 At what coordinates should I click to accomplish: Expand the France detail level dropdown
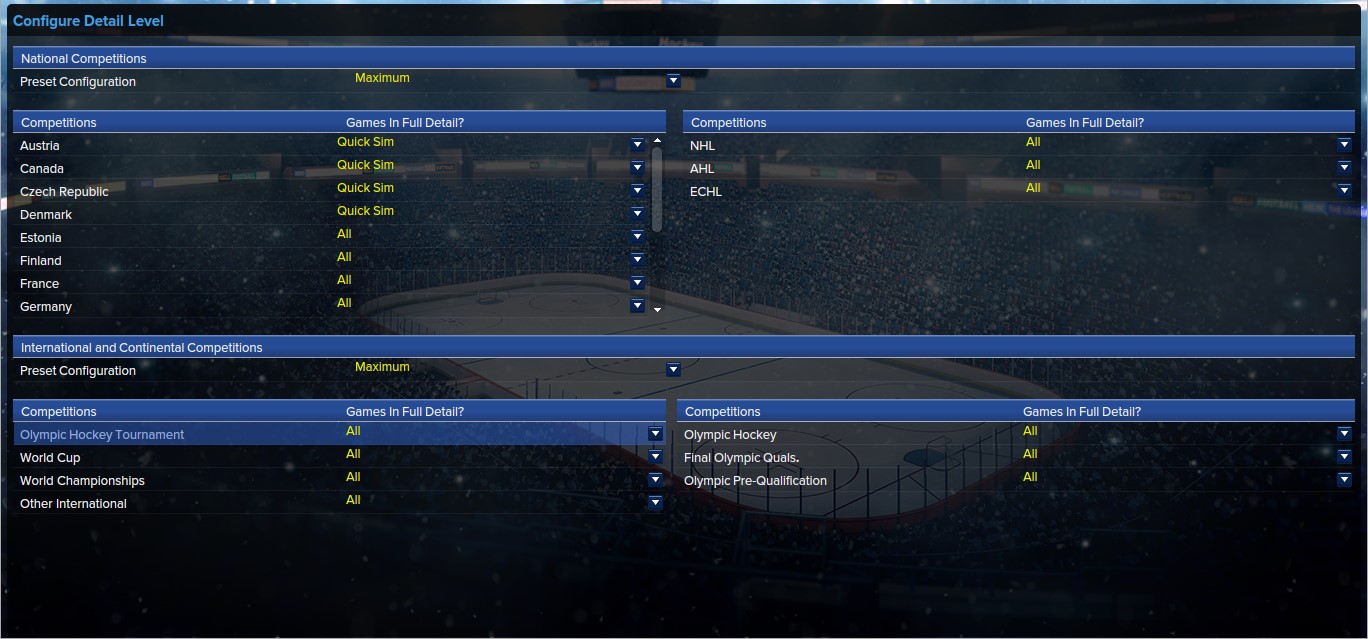tap(637, 283)
